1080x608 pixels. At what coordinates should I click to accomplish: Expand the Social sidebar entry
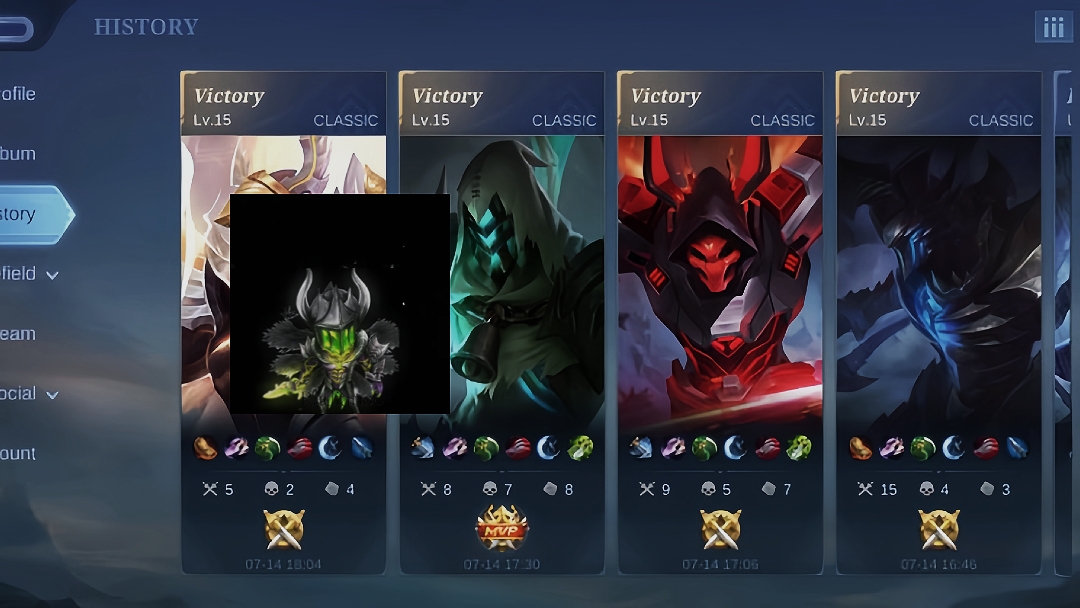pos(30,394)
